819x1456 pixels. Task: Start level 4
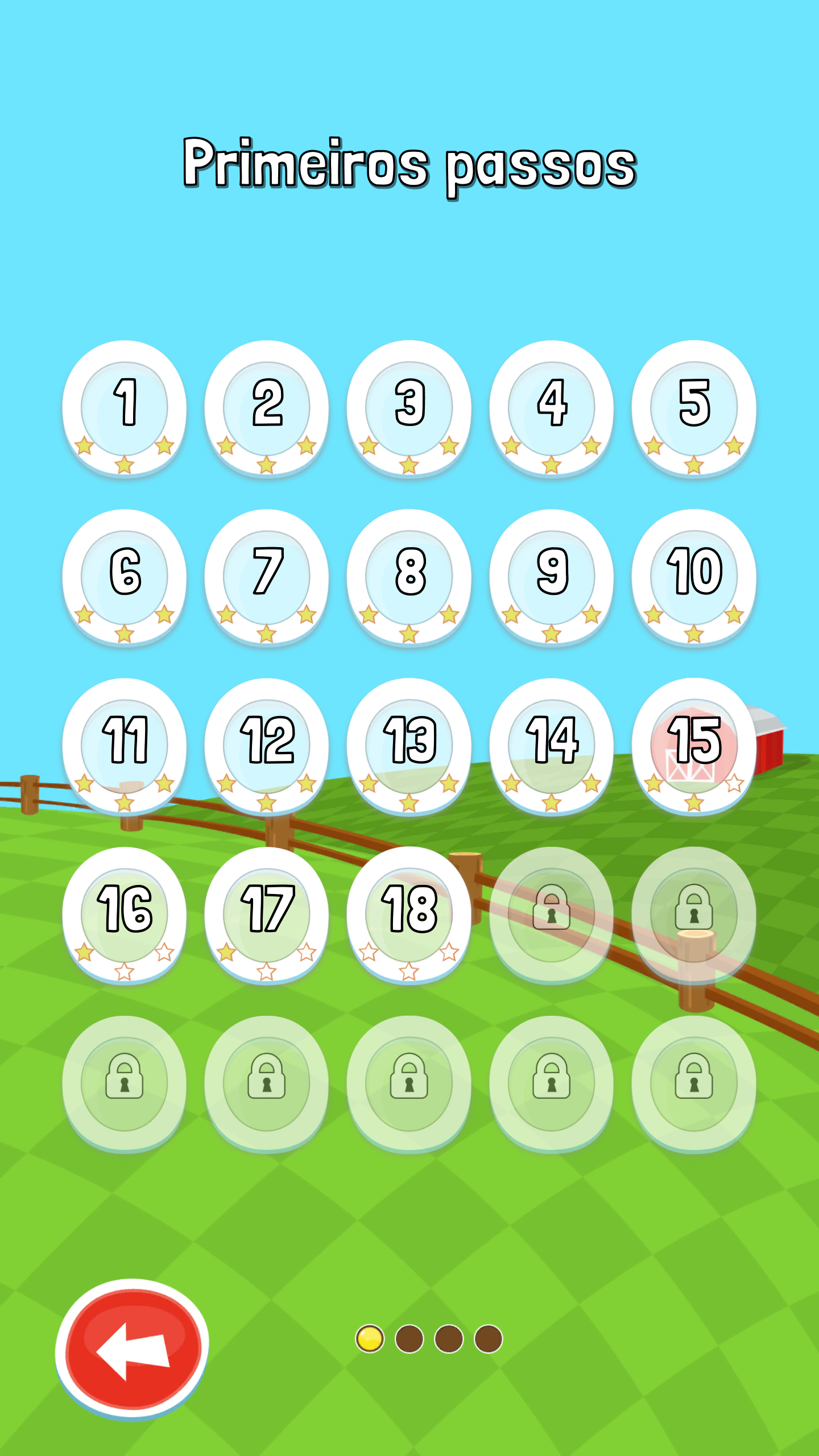tap(551, 407)
